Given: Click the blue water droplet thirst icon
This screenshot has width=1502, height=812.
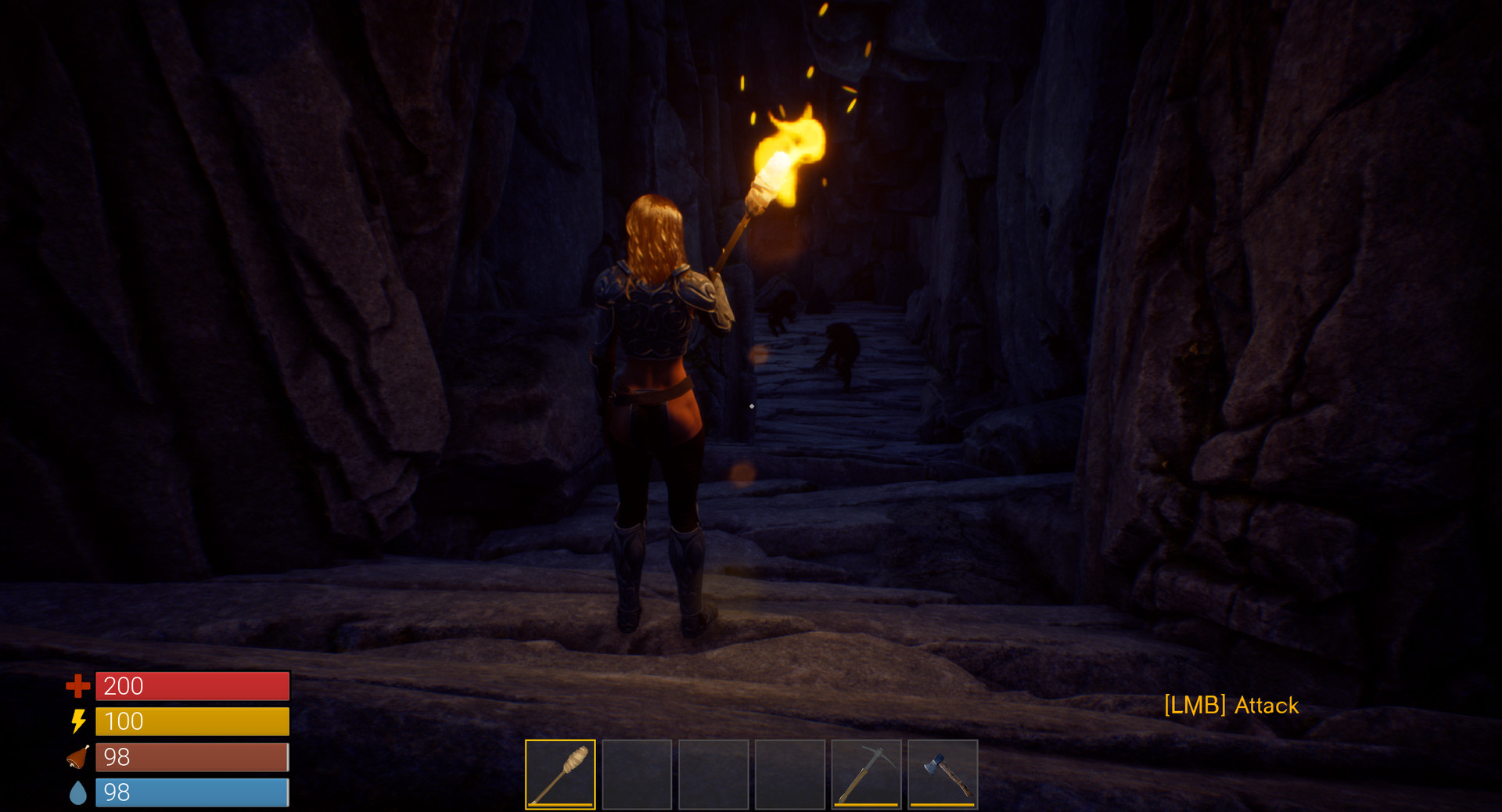Looking at the screenshot, I should pyautogui.click(x=78, y=794).
